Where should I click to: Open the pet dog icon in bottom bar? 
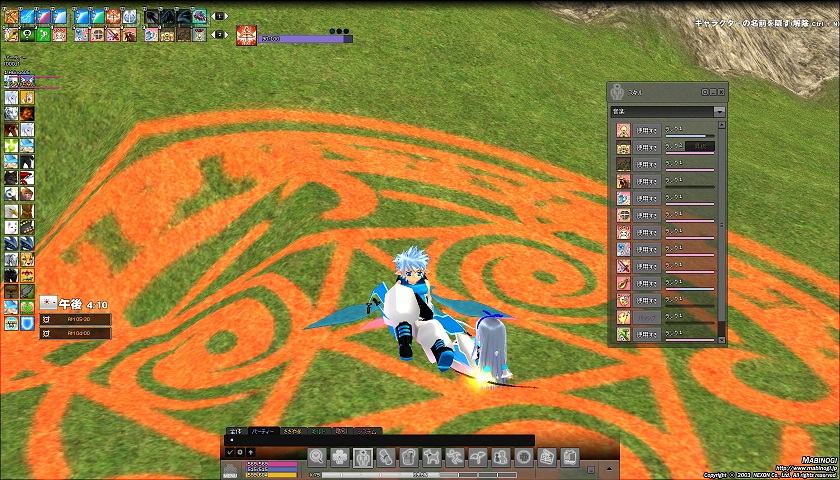(432, 457)
